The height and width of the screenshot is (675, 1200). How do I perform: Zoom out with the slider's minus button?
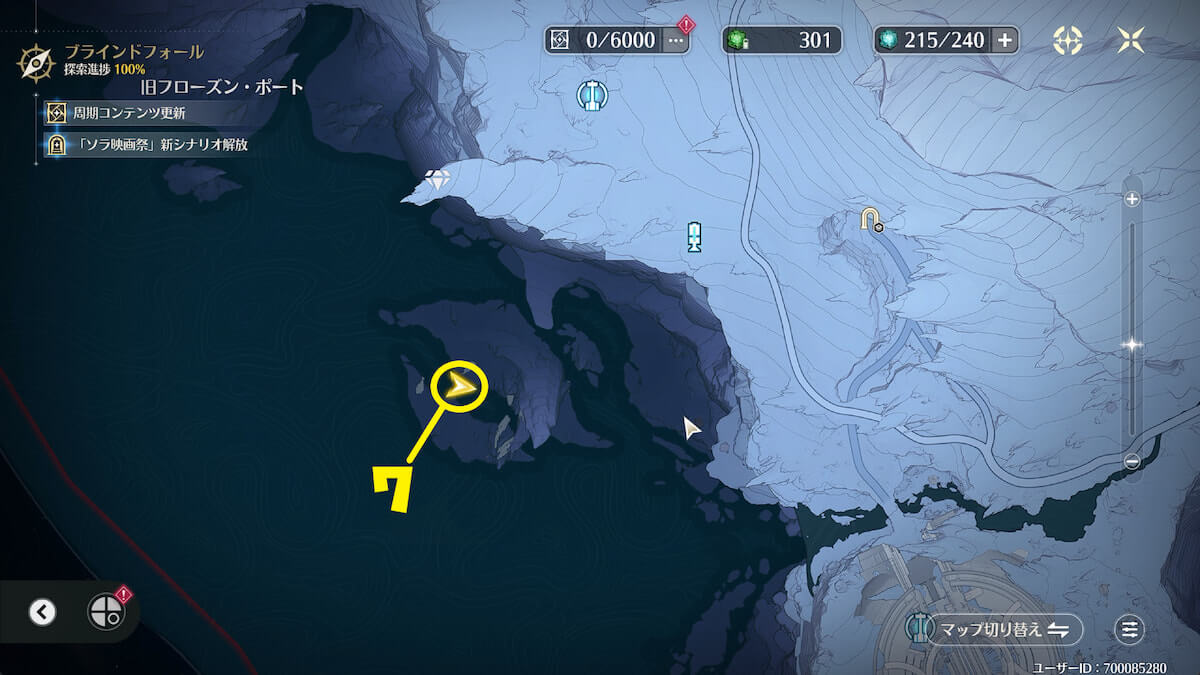[1132, 462]
